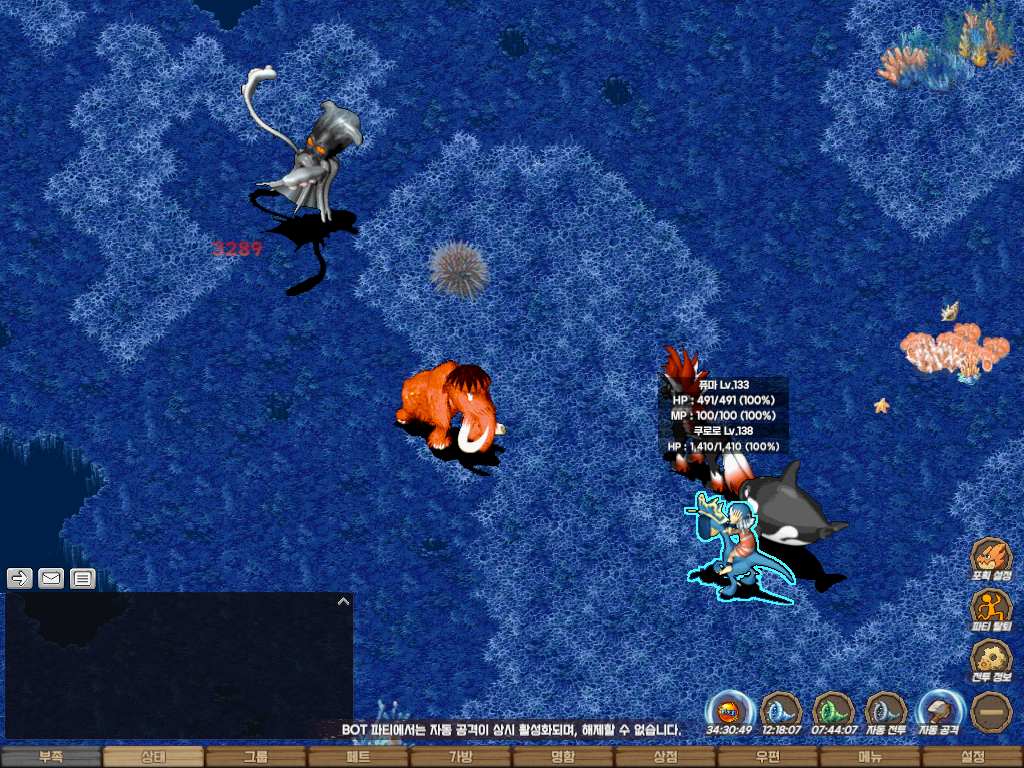Show the 페트 pet tab

click(358, 757)
